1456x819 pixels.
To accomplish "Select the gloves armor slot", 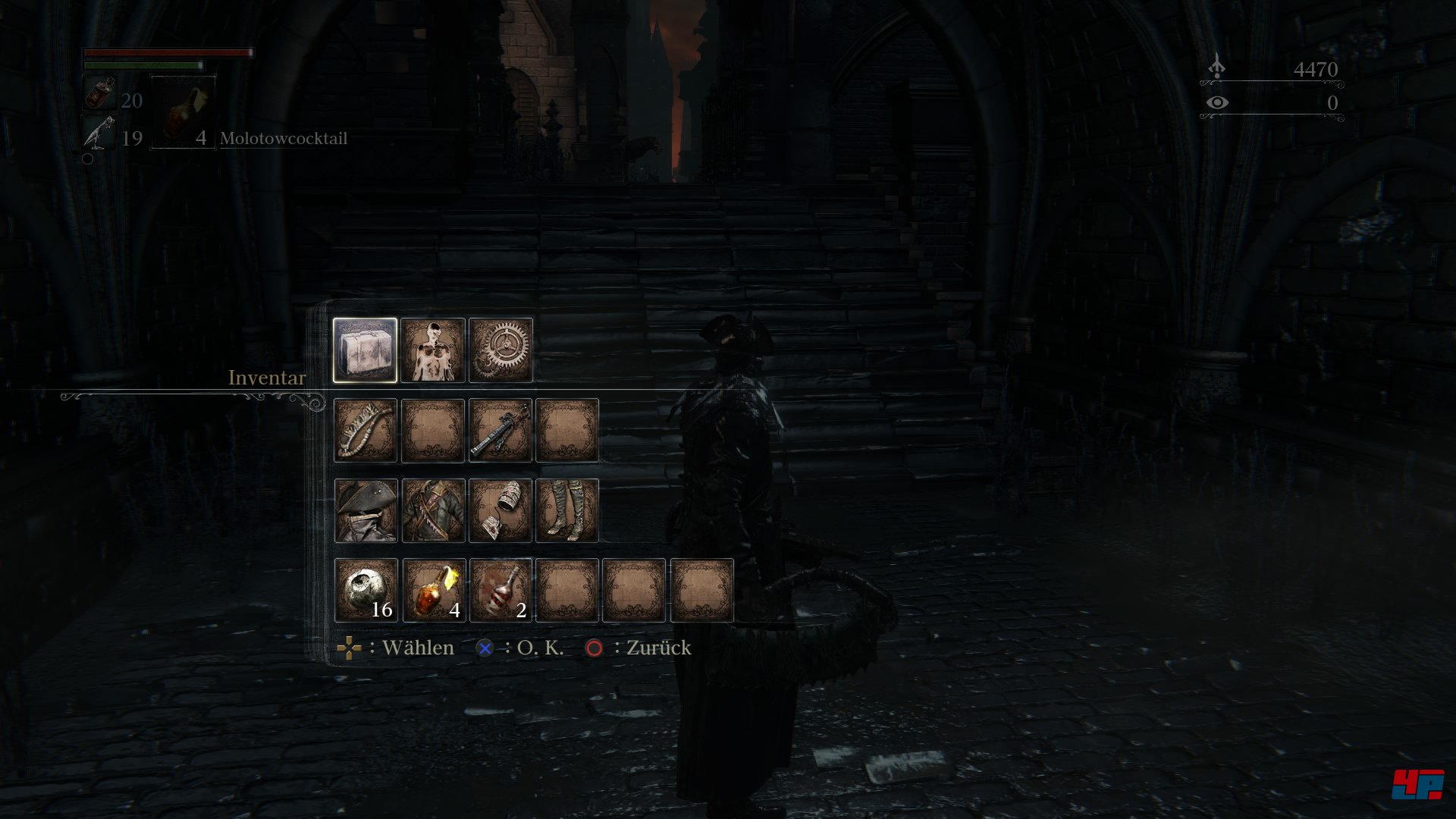I will pos(500,510).
